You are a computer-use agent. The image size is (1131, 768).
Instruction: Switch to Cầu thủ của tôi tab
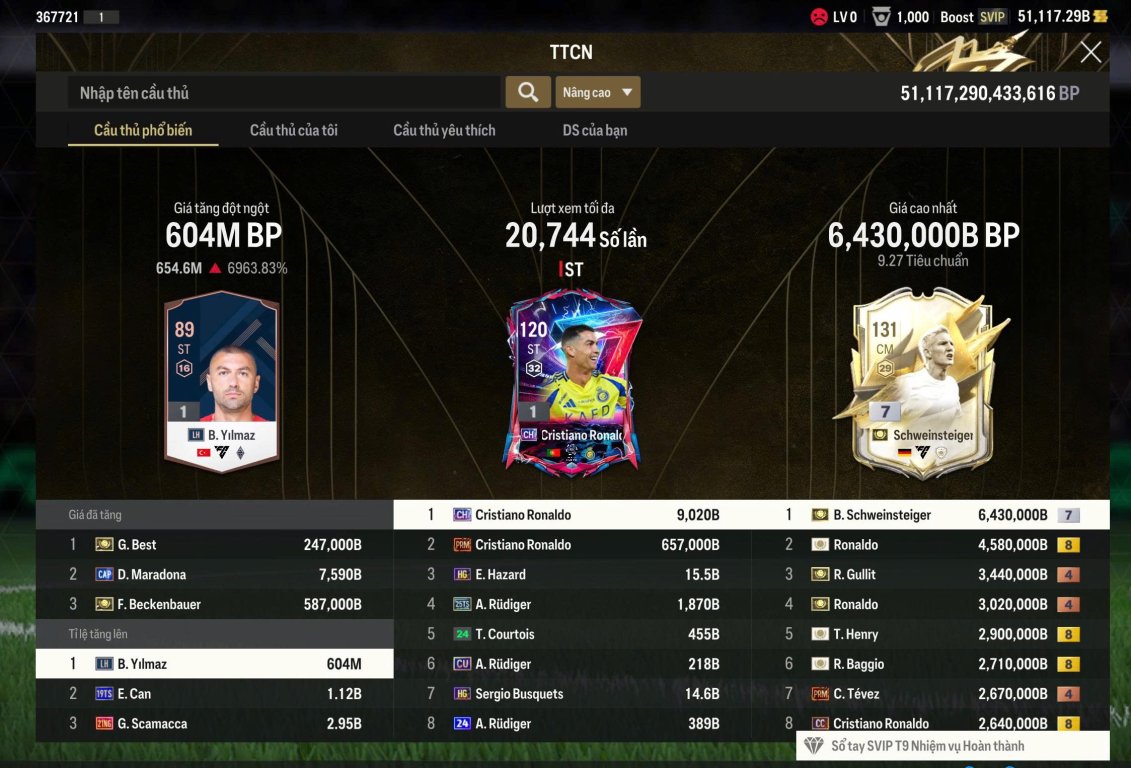(x=293, y=130)
